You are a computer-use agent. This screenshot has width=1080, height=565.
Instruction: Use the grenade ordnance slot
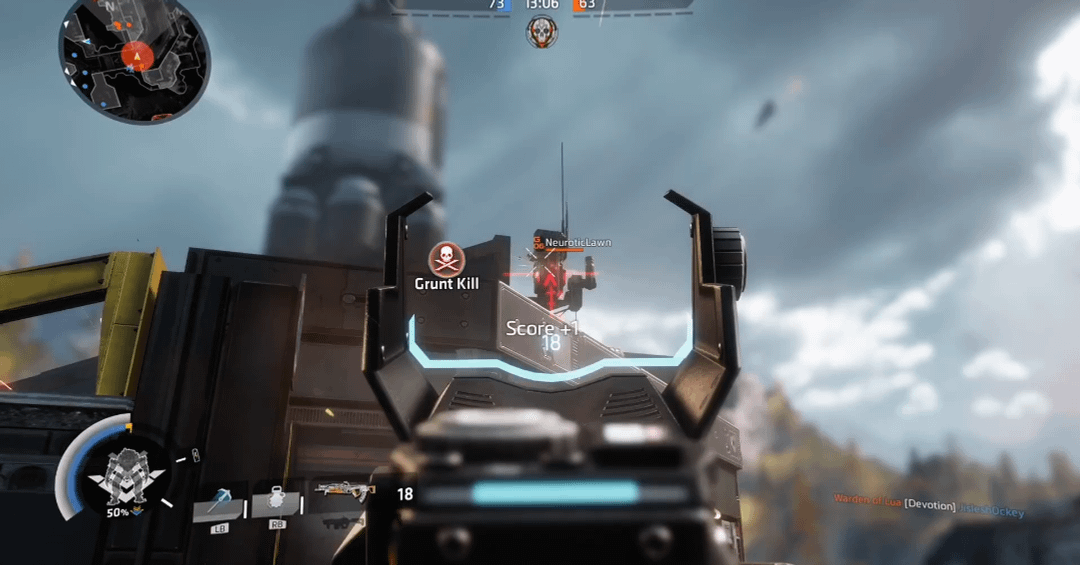tap(275, 502)
